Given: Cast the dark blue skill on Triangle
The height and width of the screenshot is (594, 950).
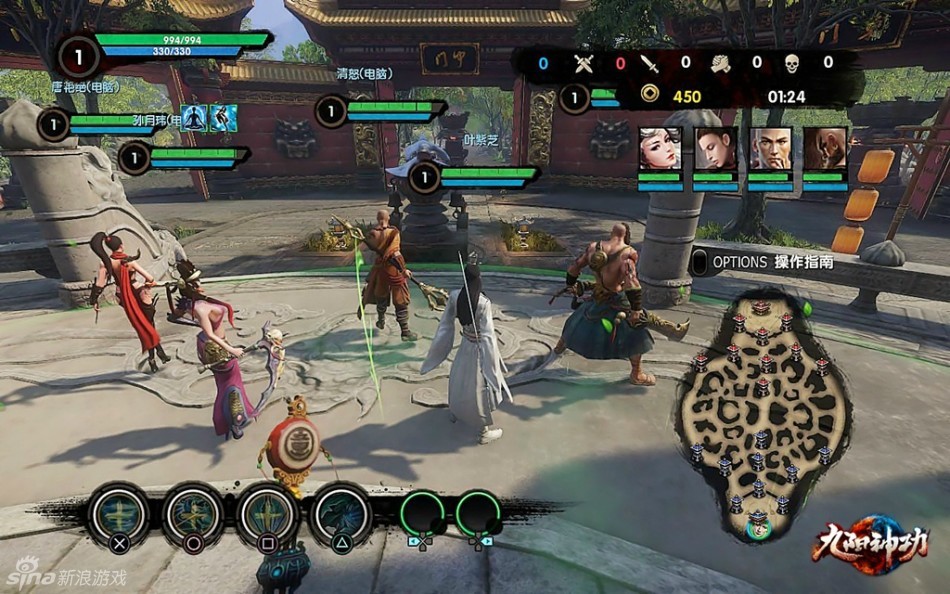Looking at the screenshot, I should point(341,514).
